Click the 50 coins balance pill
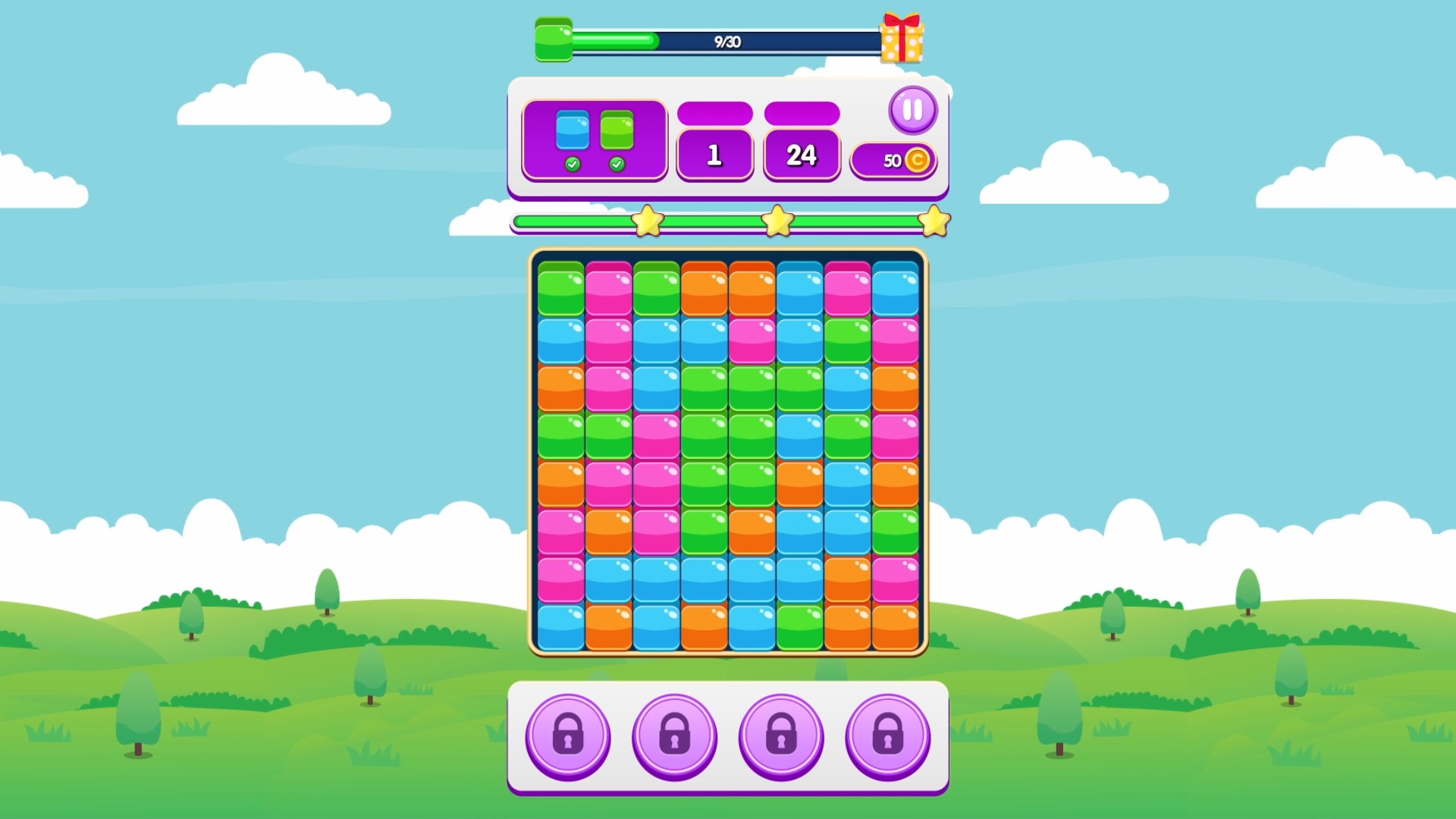Image resolution: width=1456 pixels, height=819 pixels. coord(893,160)
